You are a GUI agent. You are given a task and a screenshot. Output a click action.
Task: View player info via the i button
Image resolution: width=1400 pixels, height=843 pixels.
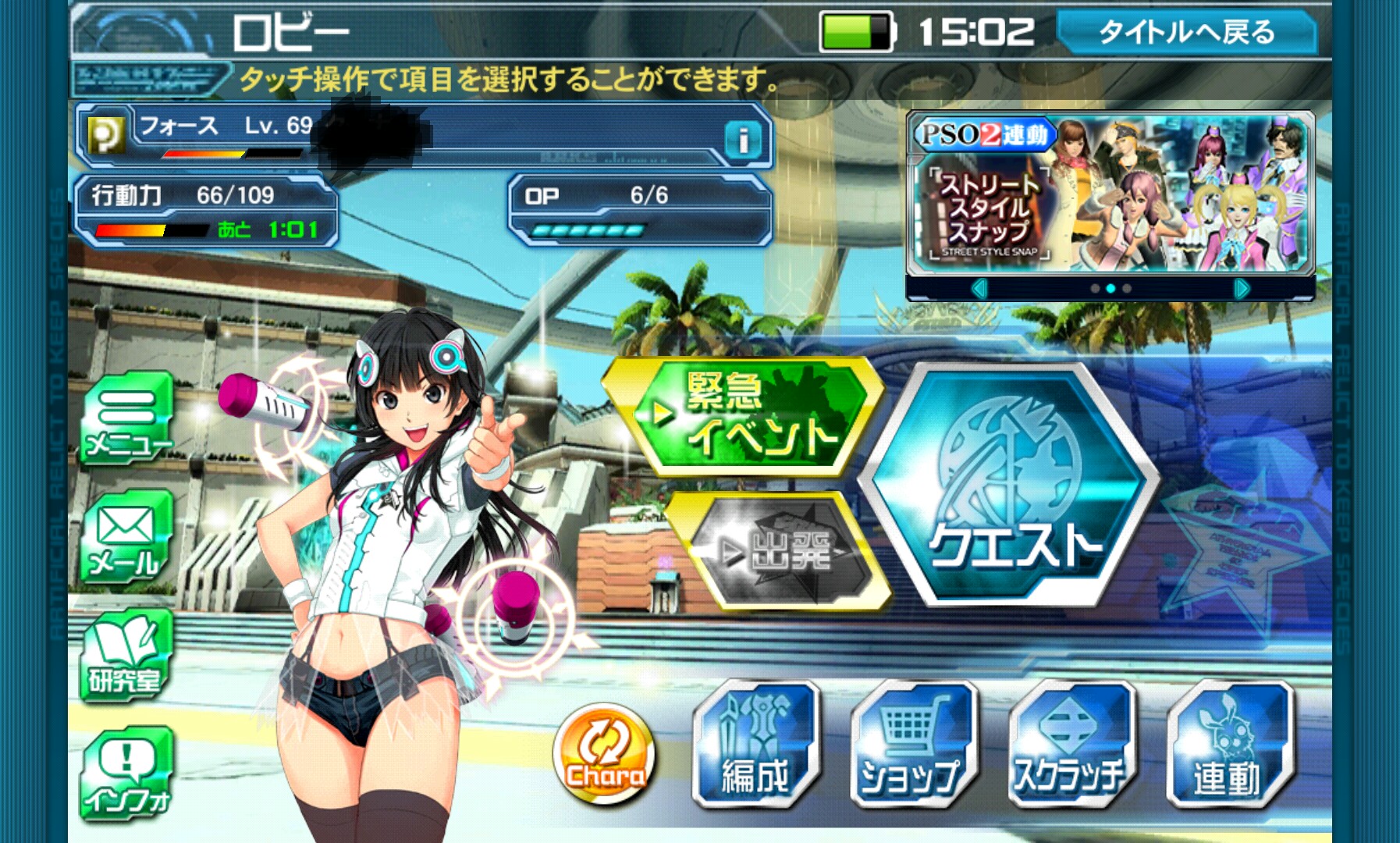click(x=742, y=140)
